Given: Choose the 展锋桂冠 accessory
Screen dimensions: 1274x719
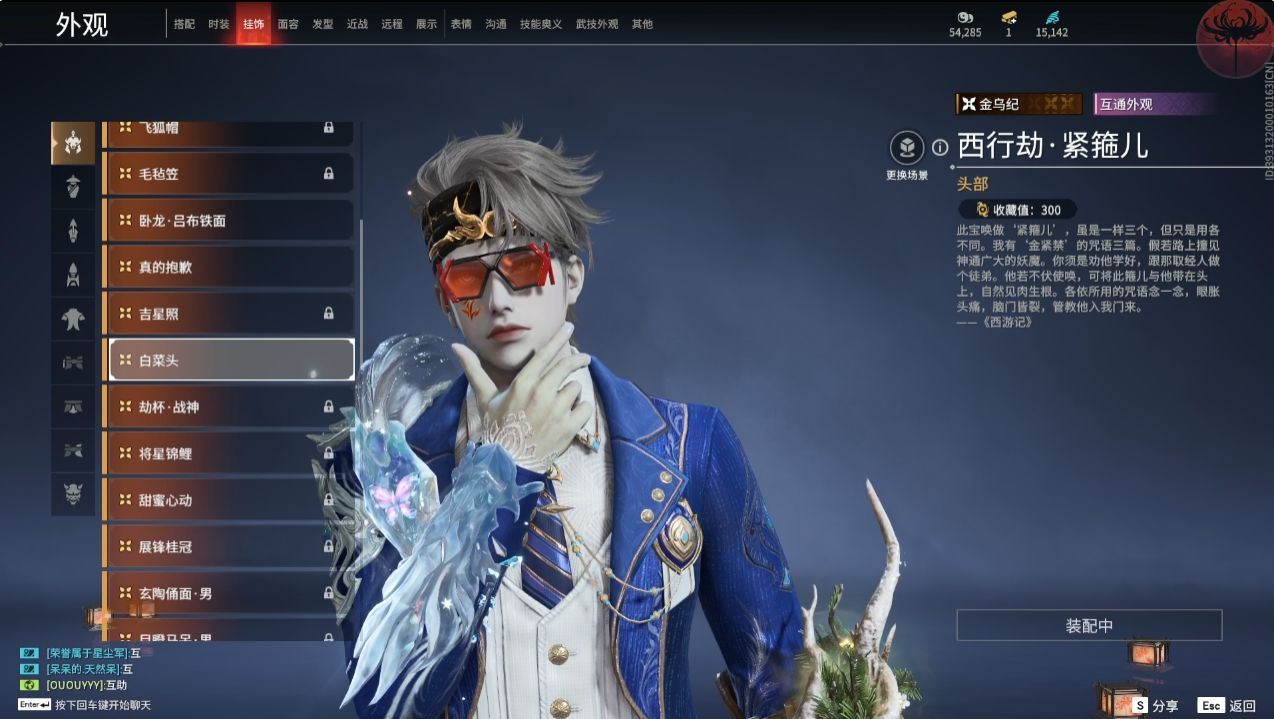Looking at the screenshot, I should tap(228, 546).
